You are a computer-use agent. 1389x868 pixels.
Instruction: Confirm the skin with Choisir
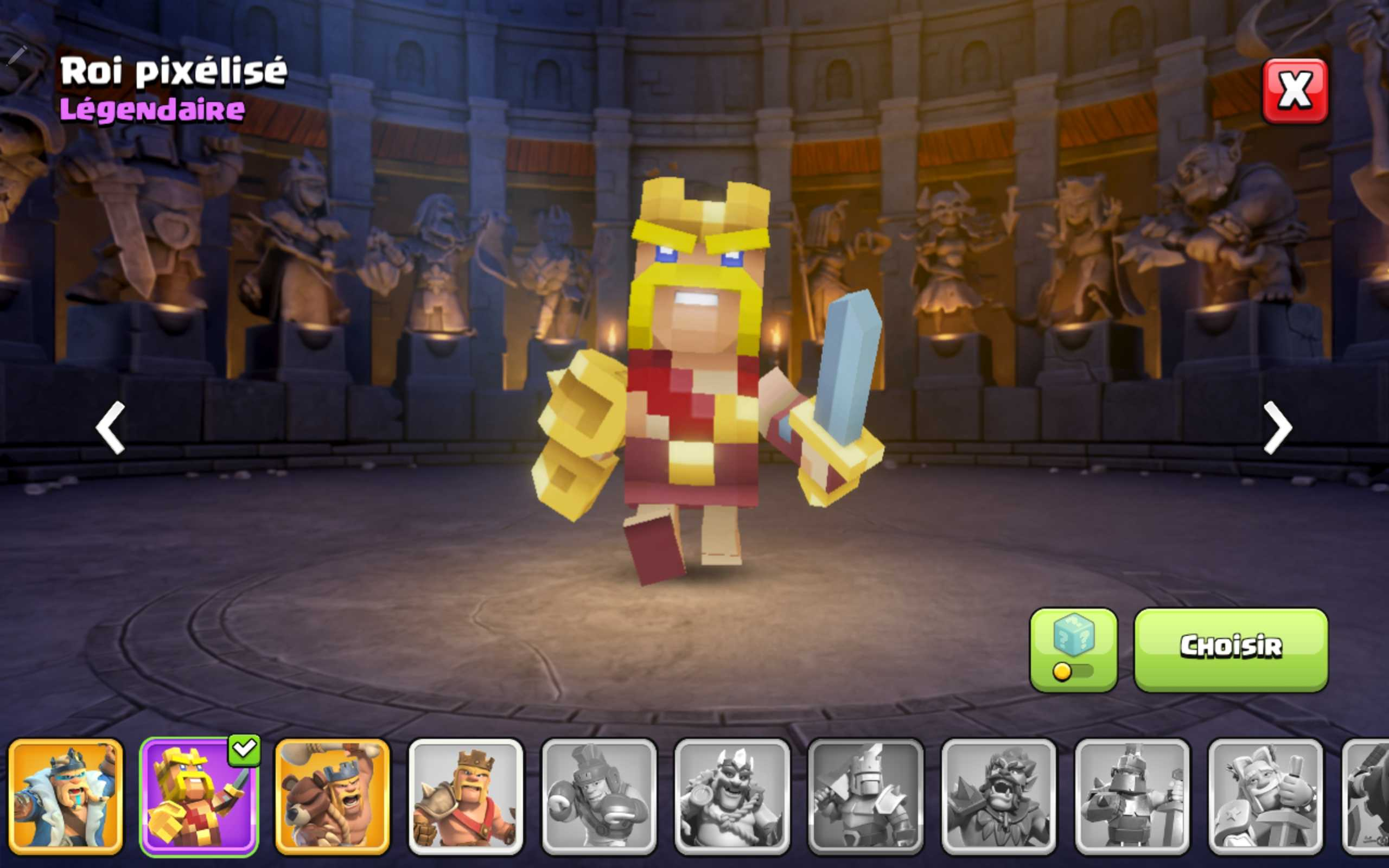[1231, 649]
